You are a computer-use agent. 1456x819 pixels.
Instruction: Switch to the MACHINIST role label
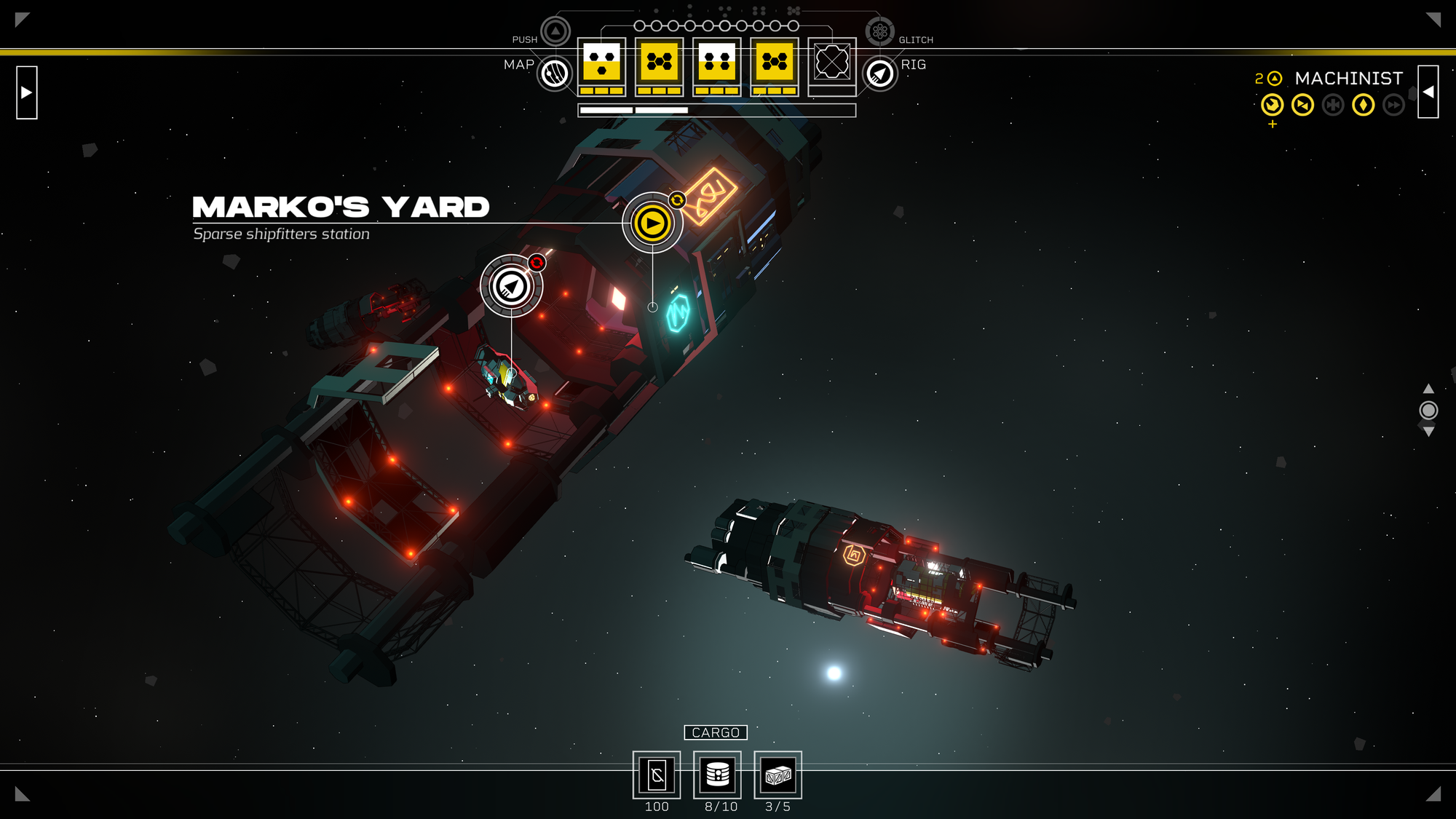pyautogui.click(x=1348, y=78)
